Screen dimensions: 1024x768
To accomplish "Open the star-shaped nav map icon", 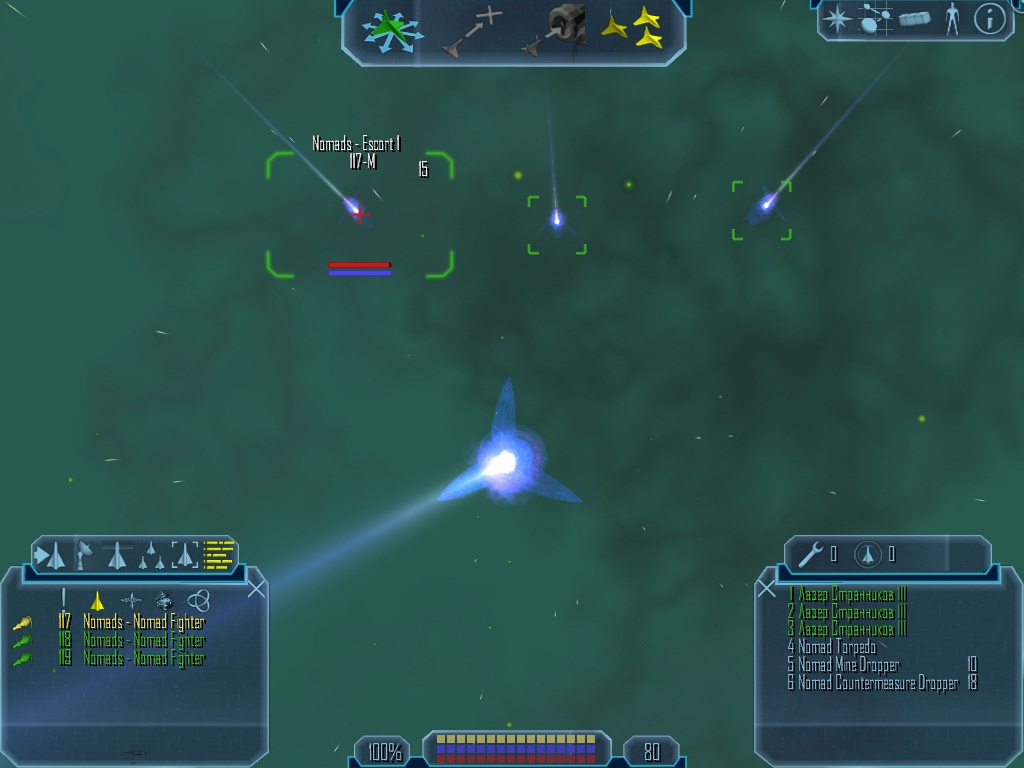I will 836,19.
